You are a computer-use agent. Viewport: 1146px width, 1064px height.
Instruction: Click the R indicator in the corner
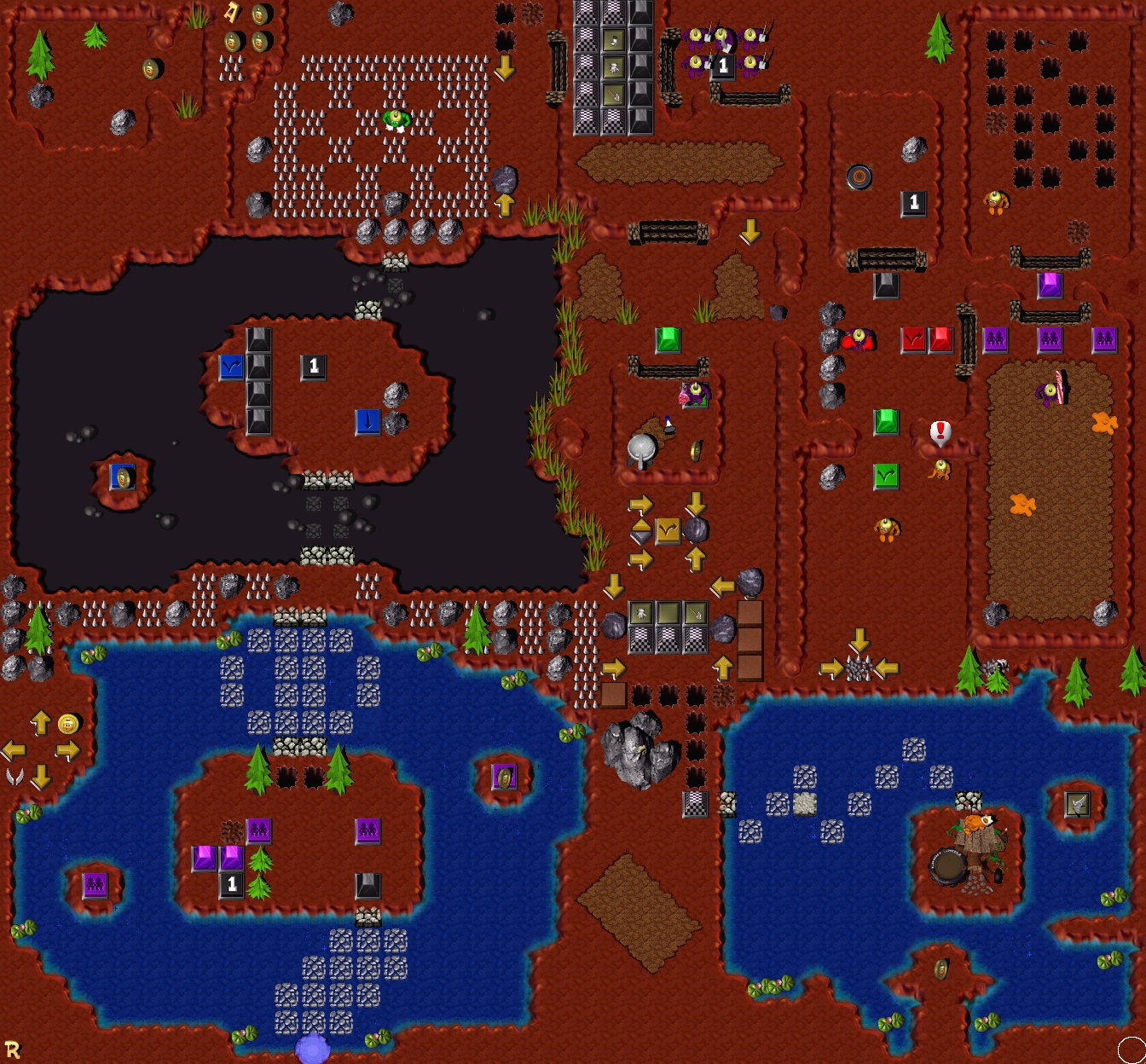click(x=12, y=1049)
